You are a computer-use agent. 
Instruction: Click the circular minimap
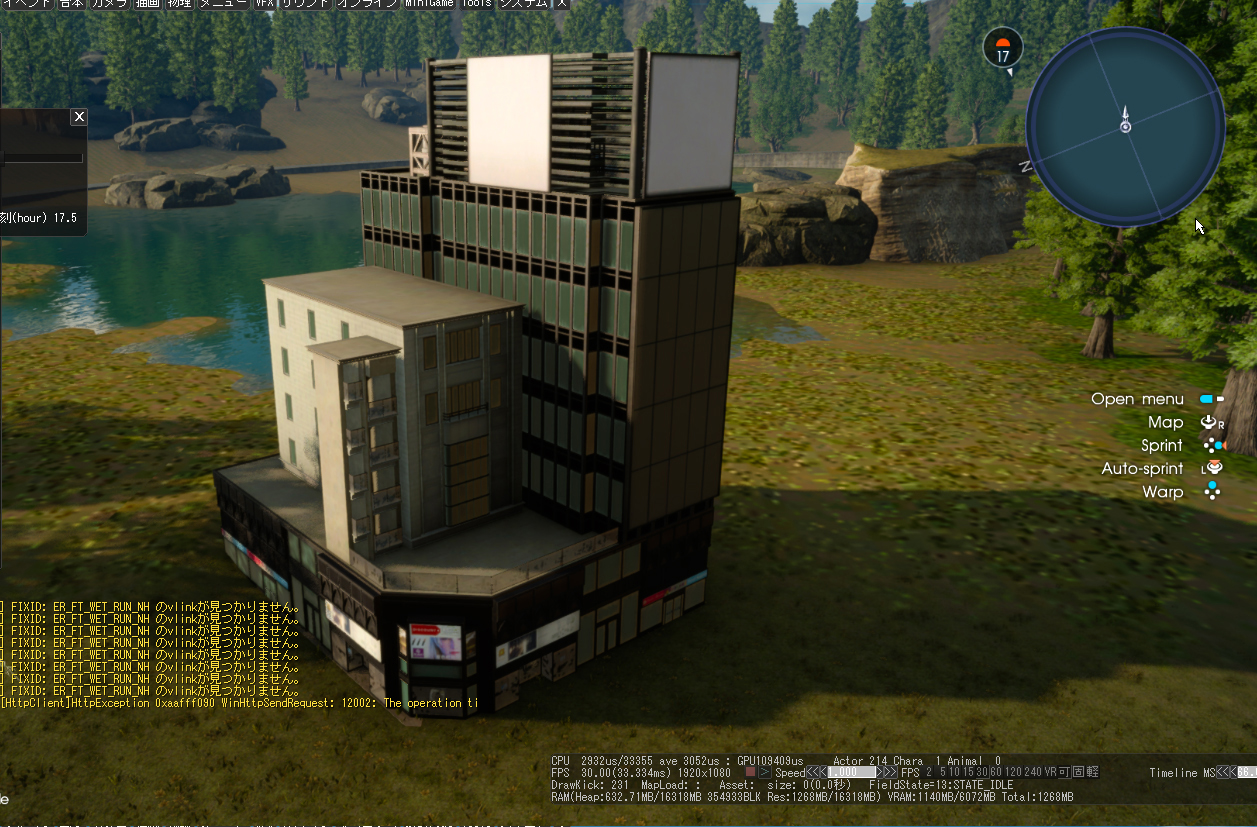tap(1125, 127)
